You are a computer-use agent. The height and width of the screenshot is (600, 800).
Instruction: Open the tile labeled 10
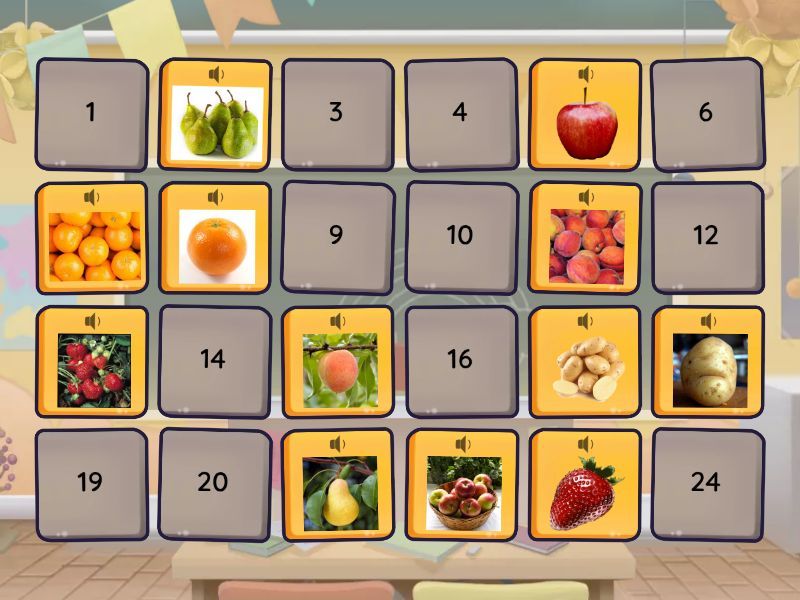[x=460, y=236]
